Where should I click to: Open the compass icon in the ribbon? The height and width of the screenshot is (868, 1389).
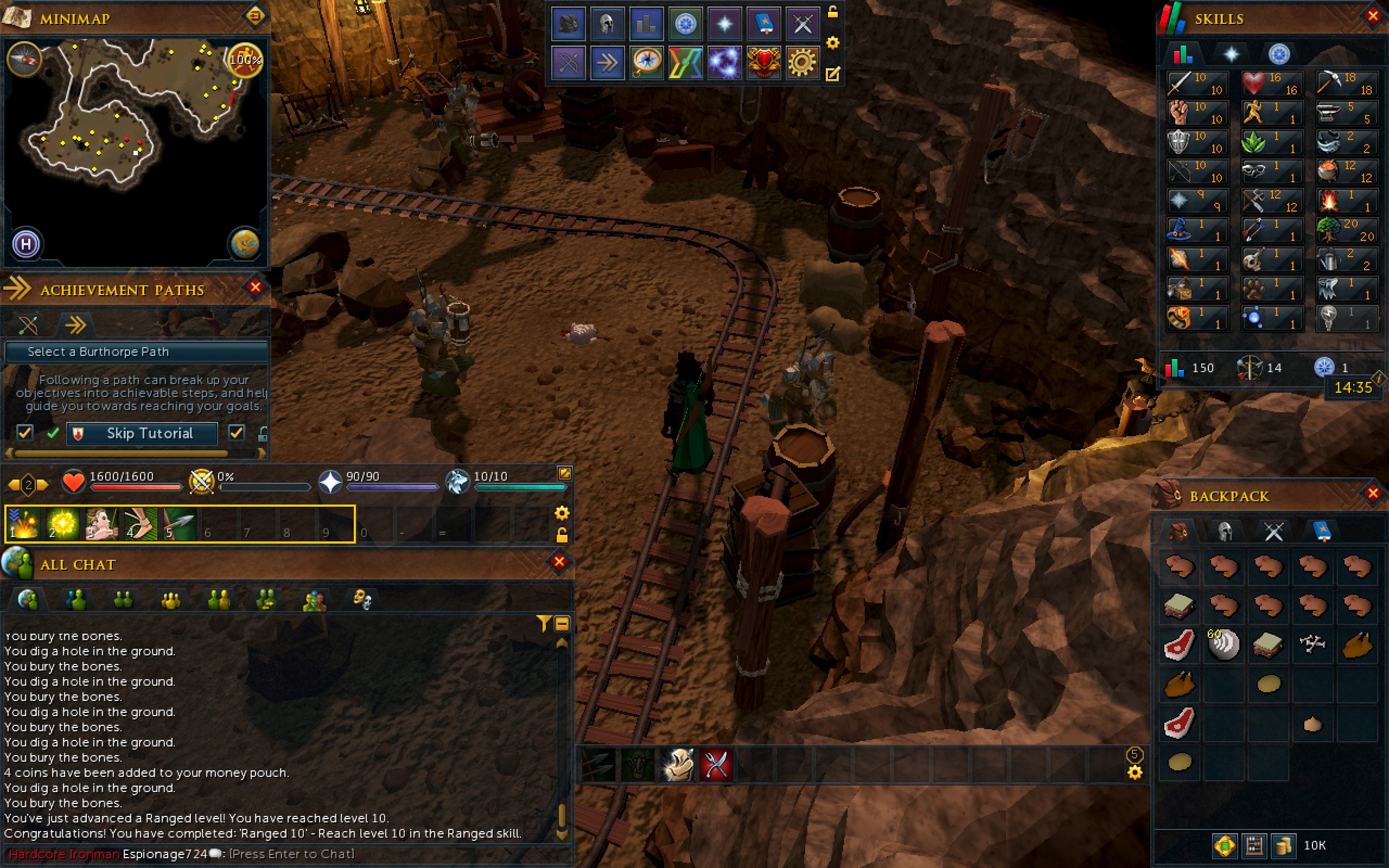click(646, 61)
